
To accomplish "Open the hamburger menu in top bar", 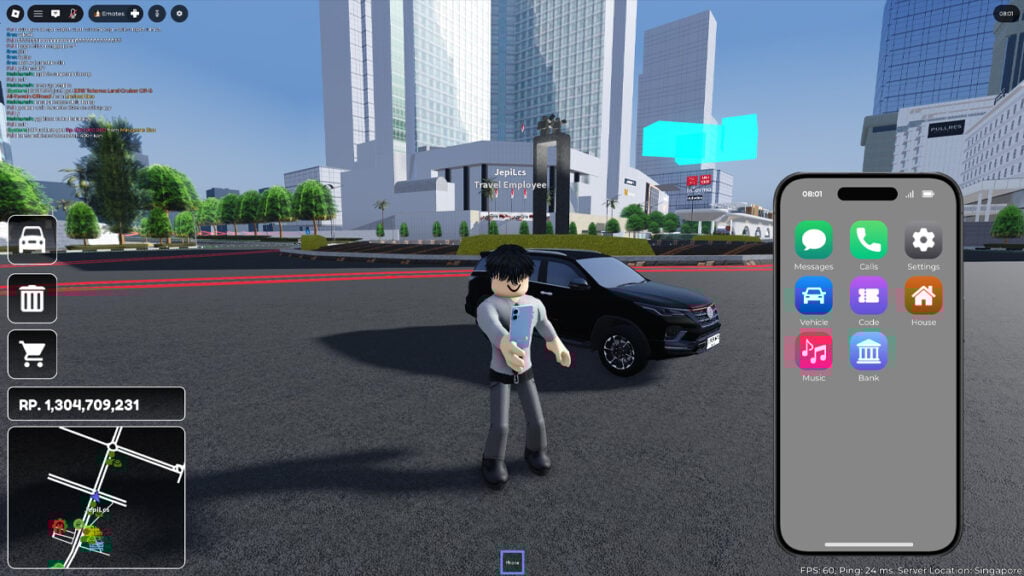I will (37, 13).
